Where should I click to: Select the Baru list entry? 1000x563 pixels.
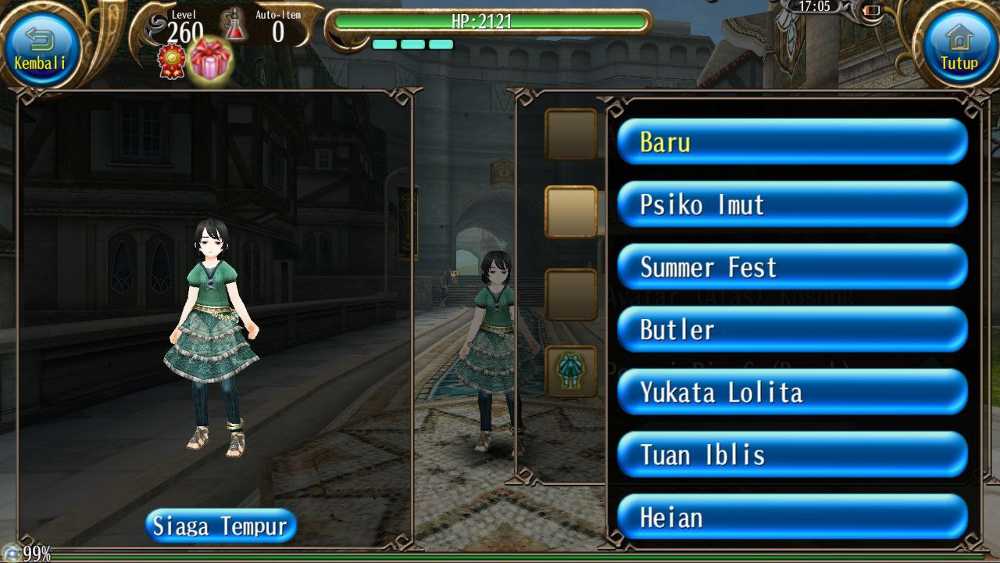(792, 142)
